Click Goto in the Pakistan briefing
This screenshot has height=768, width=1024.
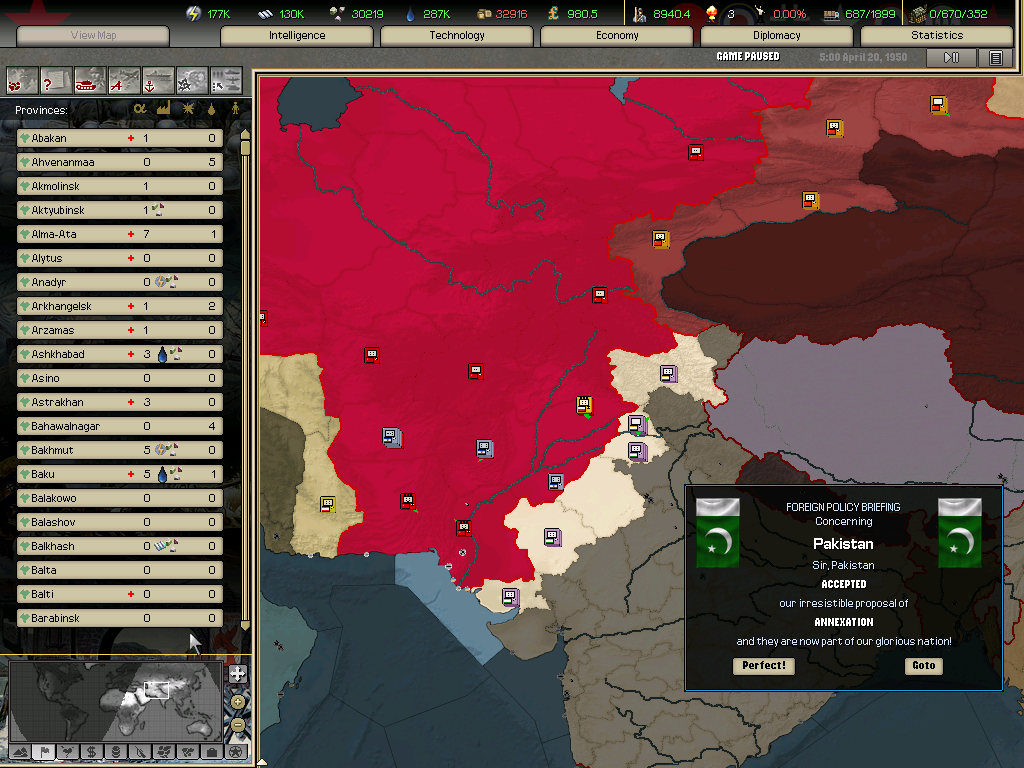[x=923, y=666]
